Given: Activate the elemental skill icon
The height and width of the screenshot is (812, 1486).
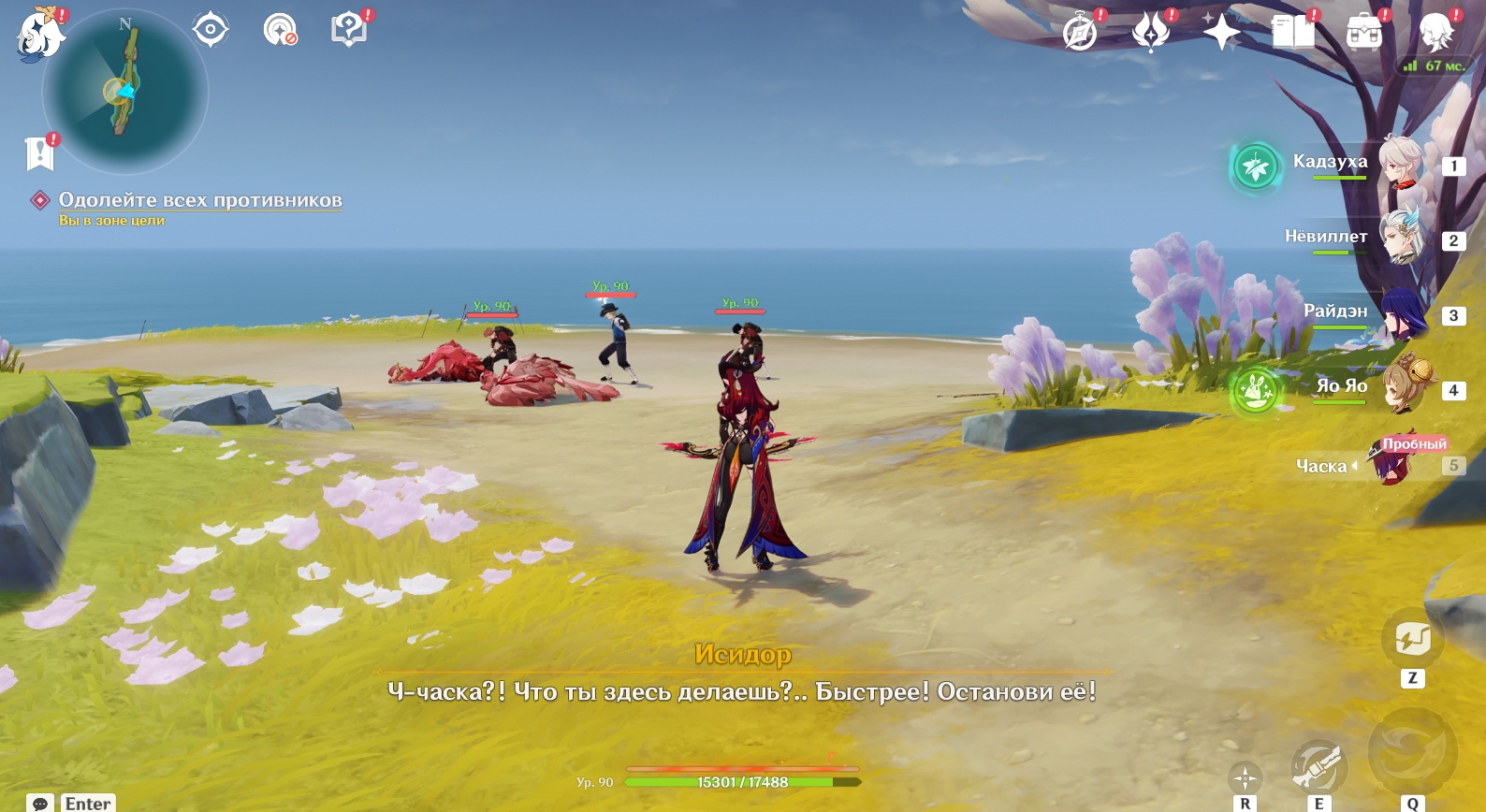Looking at the screenshot, I should tap(1318, 766).
